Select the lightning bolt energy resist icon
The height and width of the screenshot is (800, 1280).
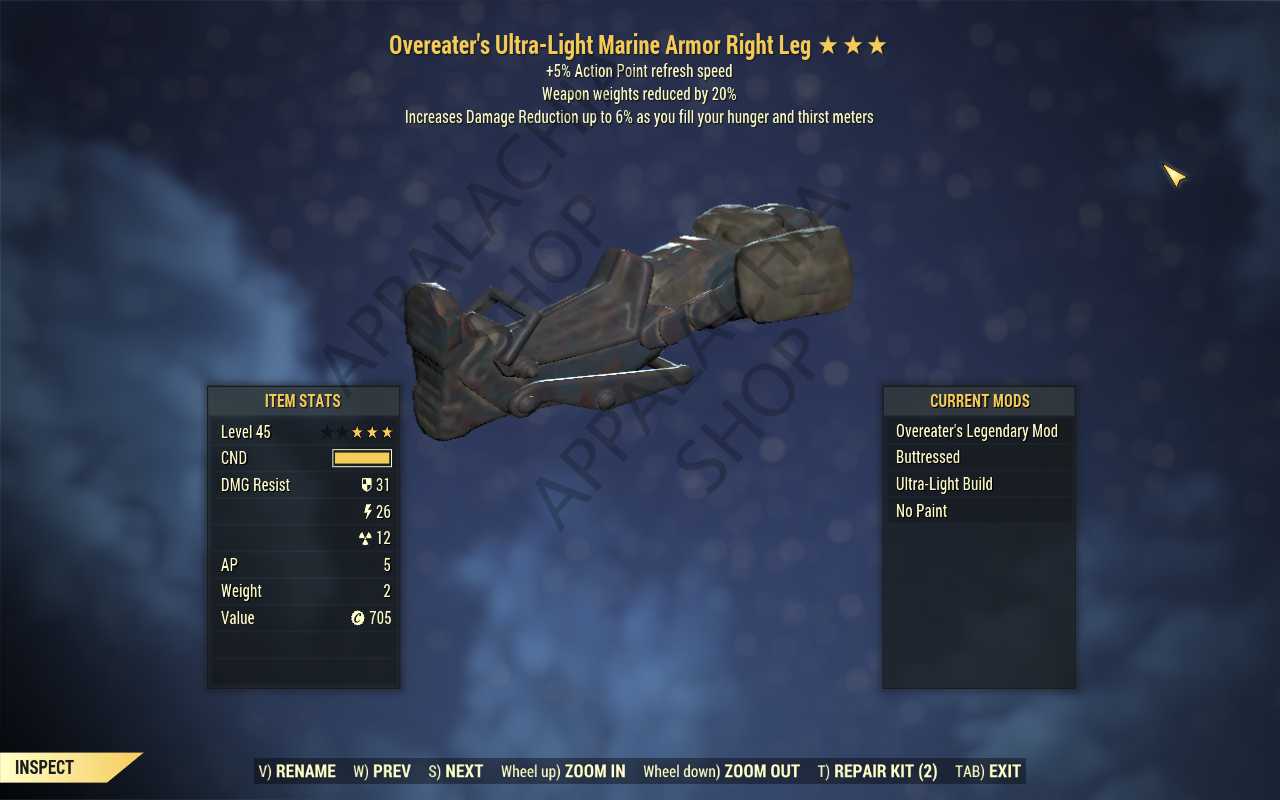point(367,511)
